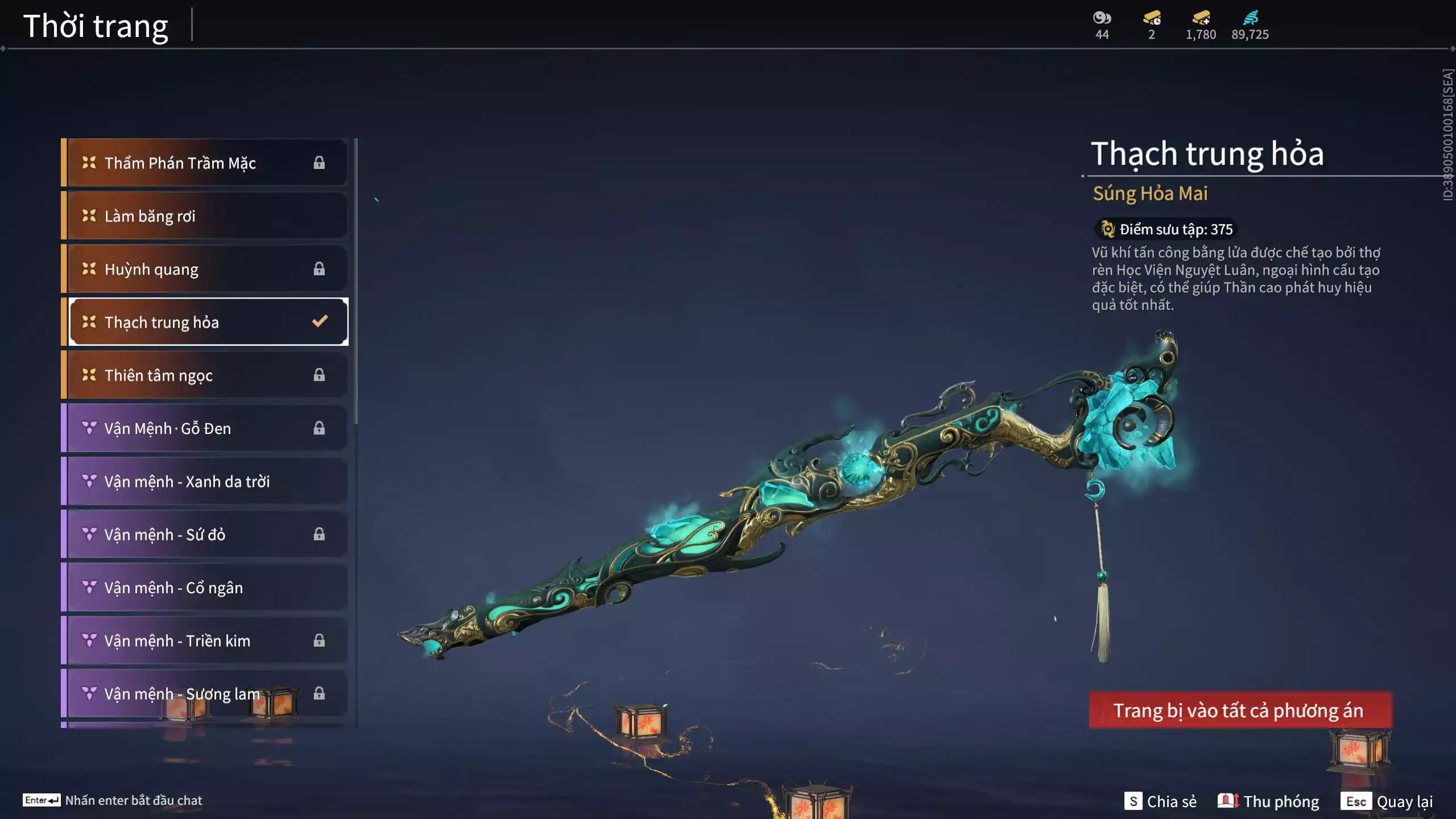This screenshot has height=819, width=1456.
Task: Click the silver coin currency icon
Action: [x=1102, y=18]
